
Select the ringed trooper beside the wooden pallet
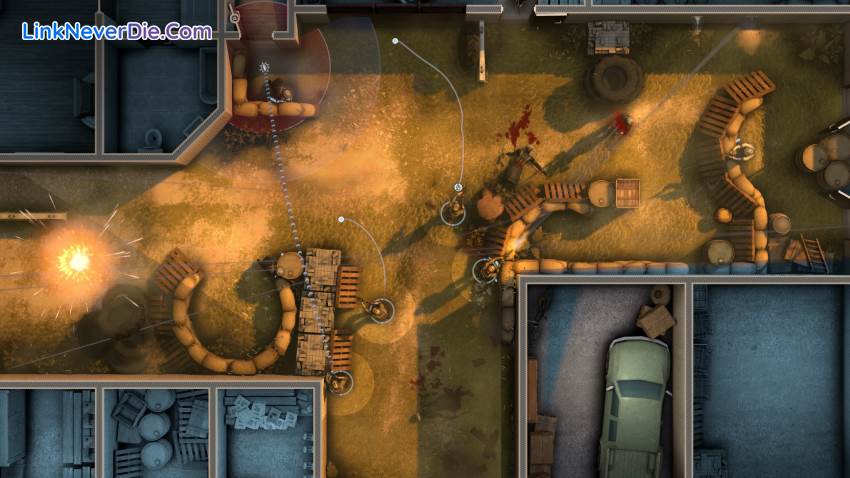coord(380,310)
